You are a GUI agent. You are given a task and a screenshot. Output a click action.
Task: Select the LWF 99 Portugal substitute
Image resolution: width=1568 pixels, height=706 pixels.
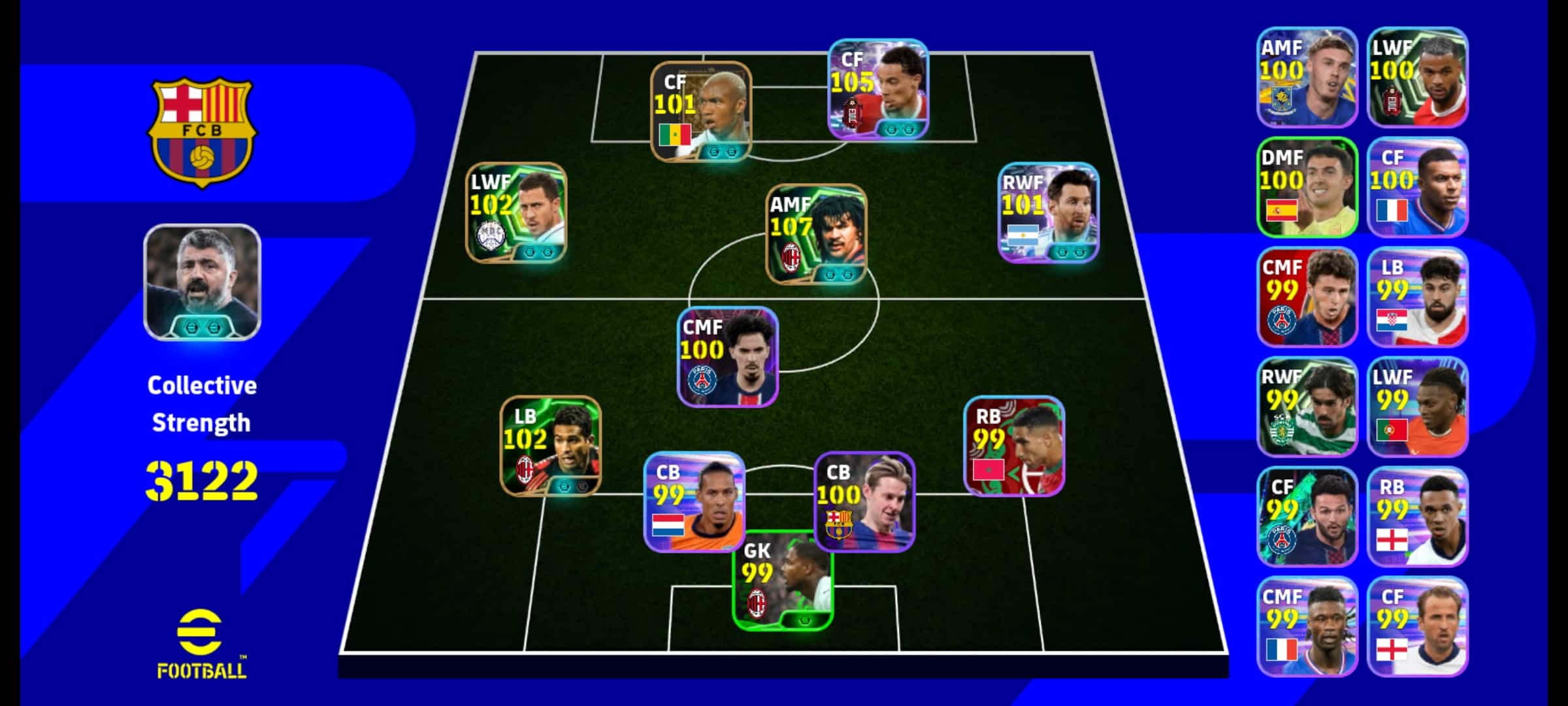1417,407
